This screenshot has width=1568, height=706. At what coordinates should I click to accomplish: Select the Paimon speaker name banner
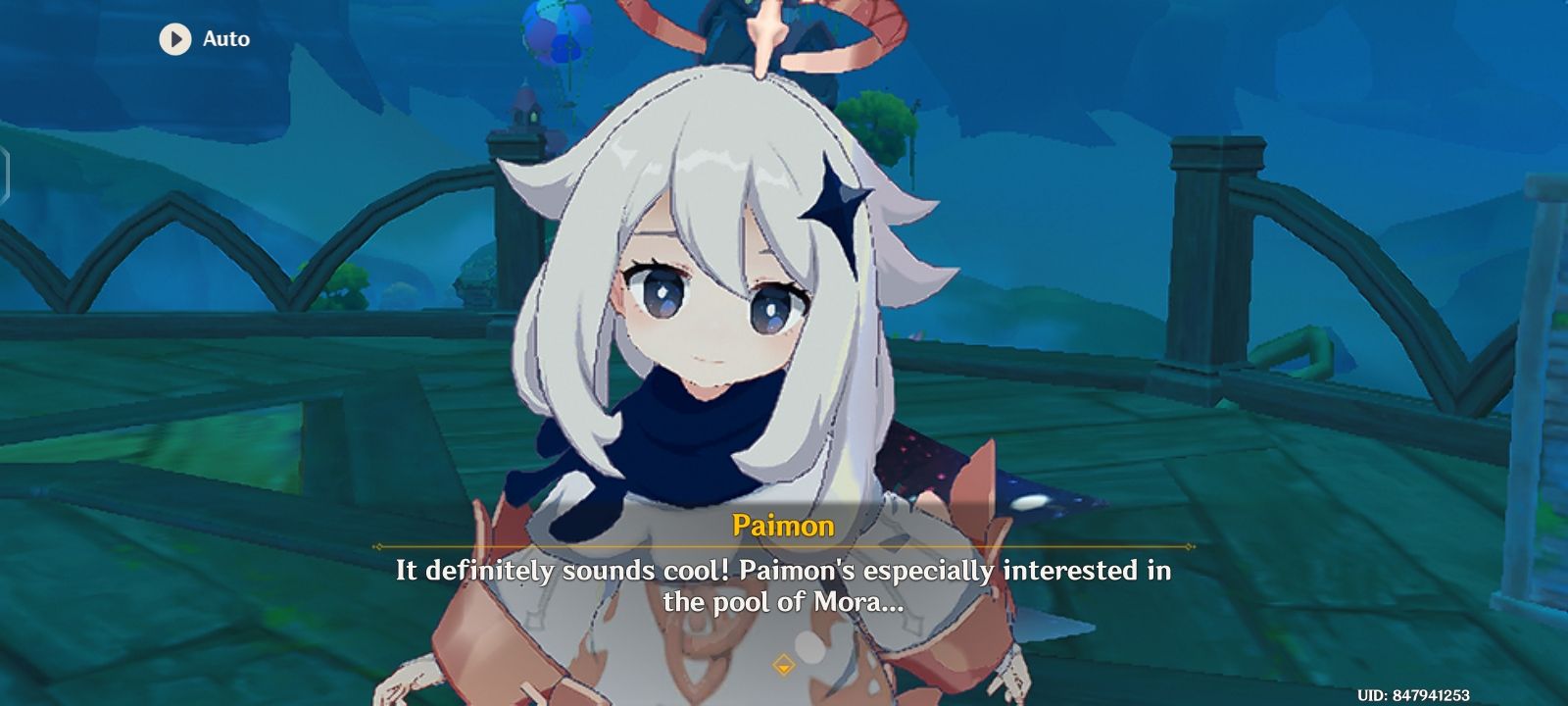point(783,525)
